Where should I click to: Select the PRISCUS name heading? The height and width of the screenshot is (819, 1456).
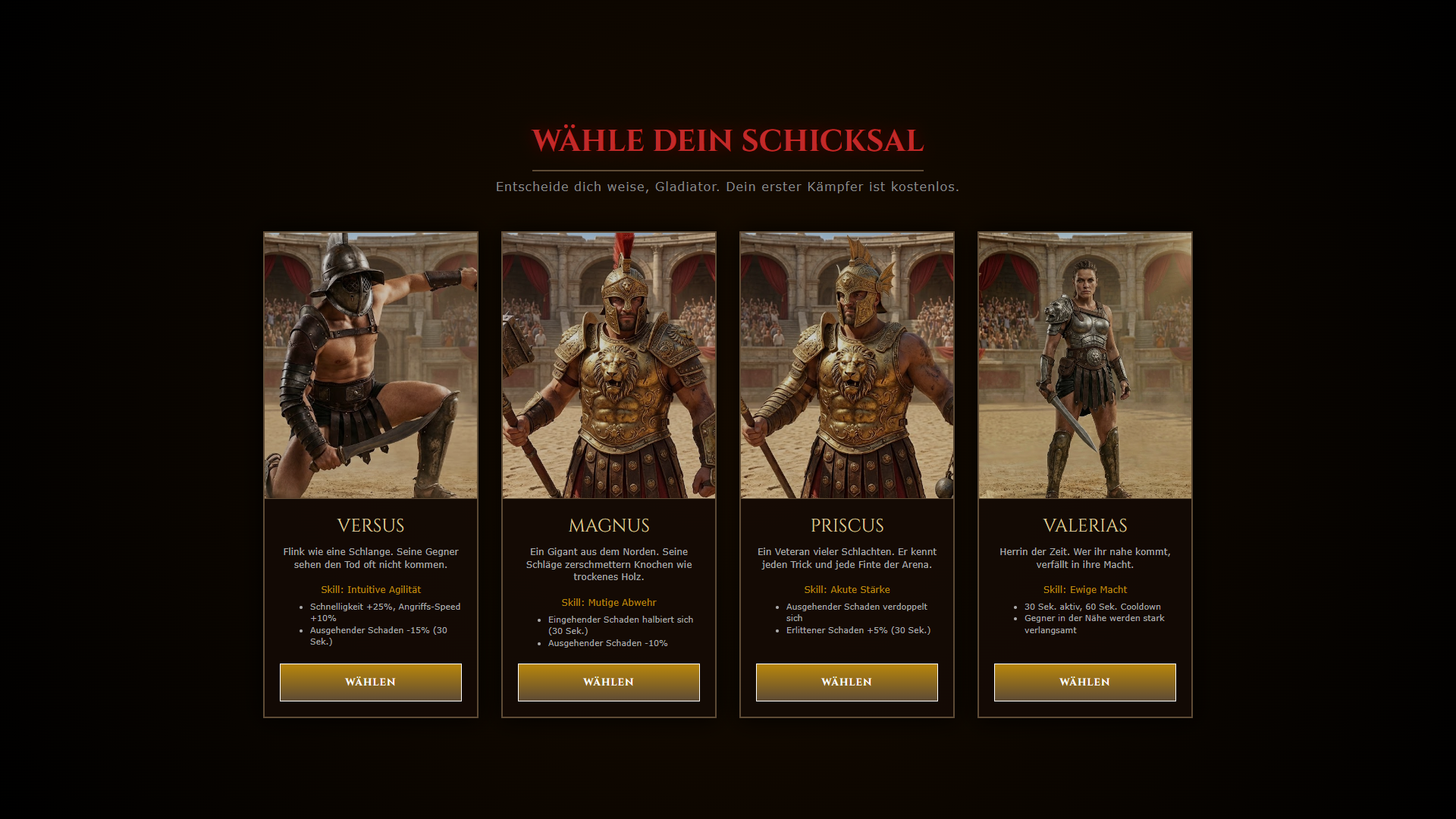click(x=846, y=525)
